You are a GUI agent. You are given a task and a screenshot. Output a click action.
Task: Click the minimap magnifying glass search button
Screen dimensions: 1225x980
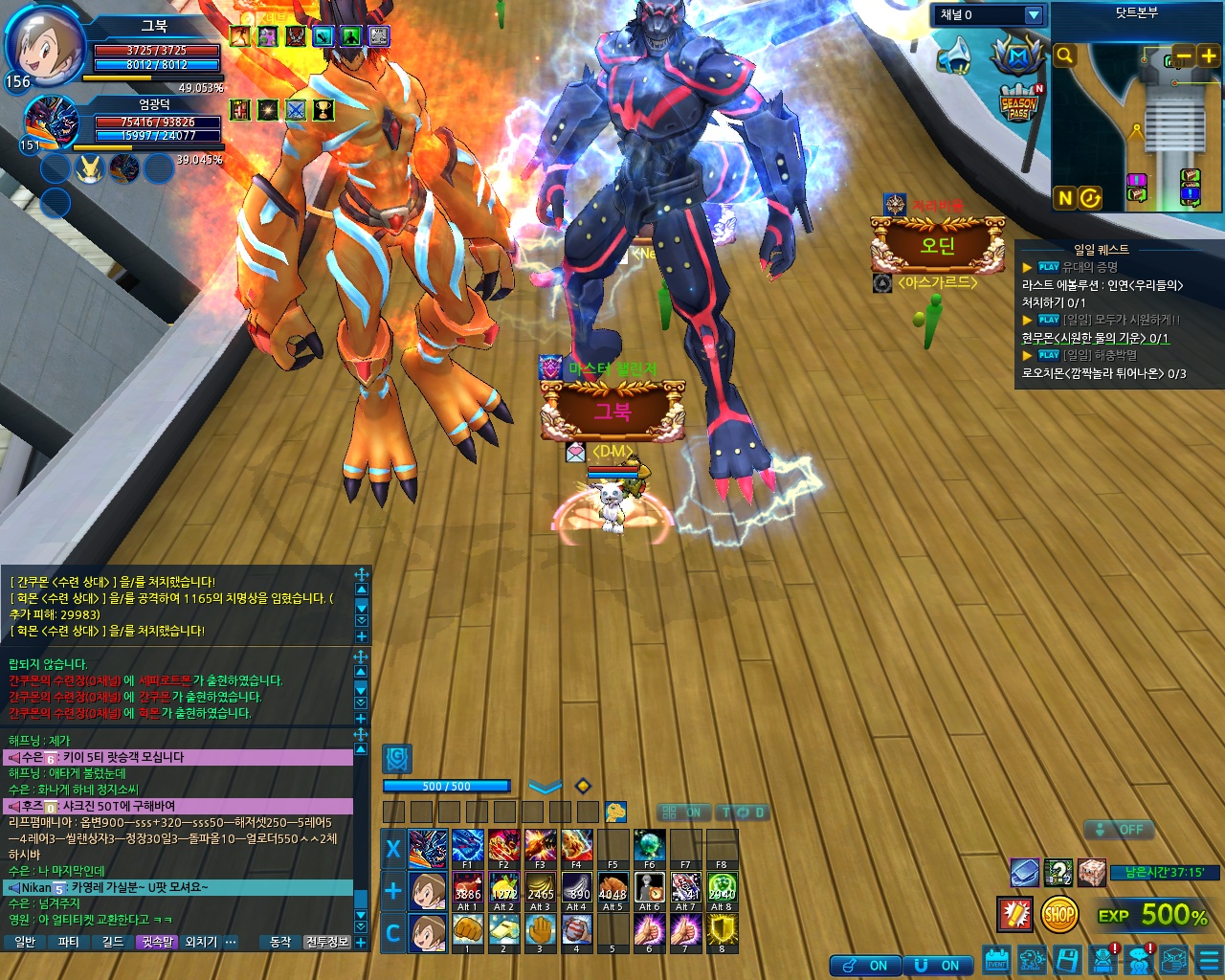click(1064, 56)
